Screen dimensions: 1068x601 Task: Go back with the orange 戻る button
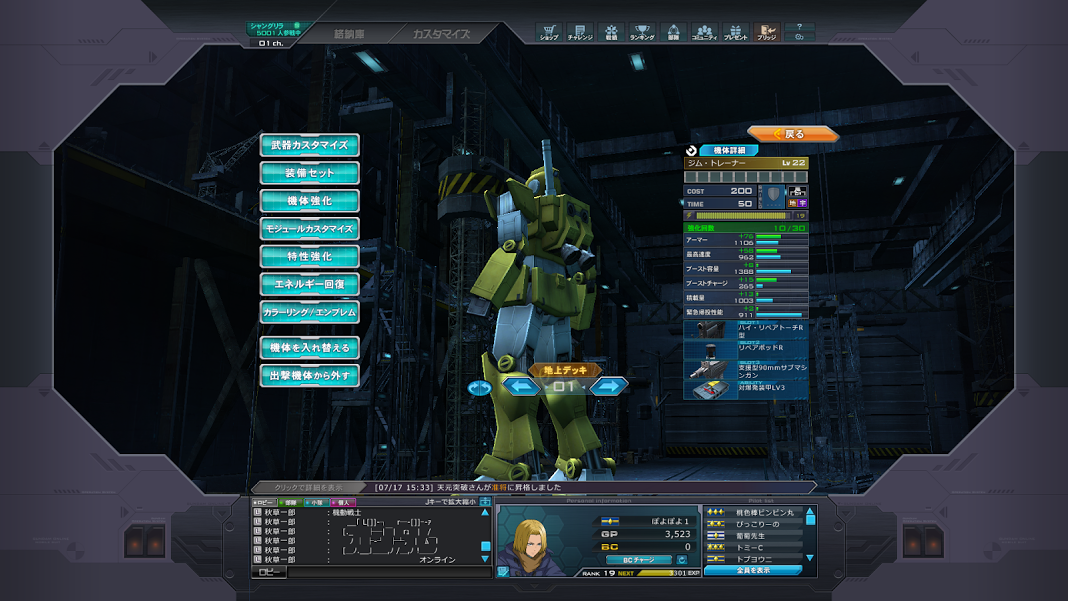[792, 134]
